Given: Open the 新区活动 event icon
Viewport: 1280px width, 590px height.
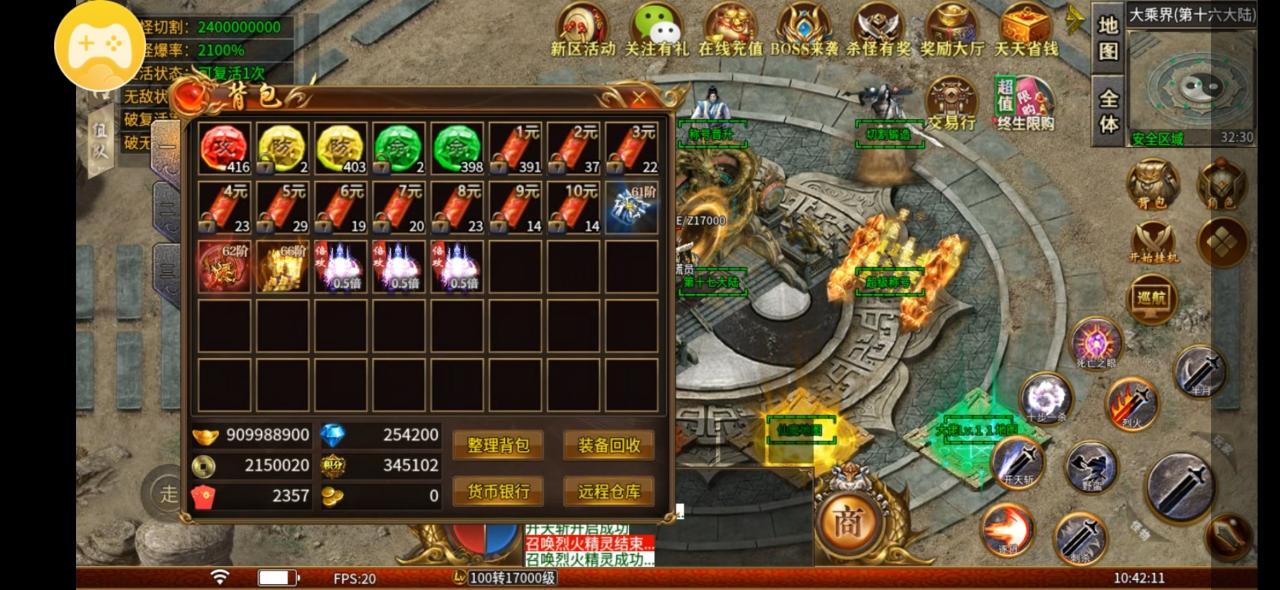Looking at the screenshot, I should (582, 29).
